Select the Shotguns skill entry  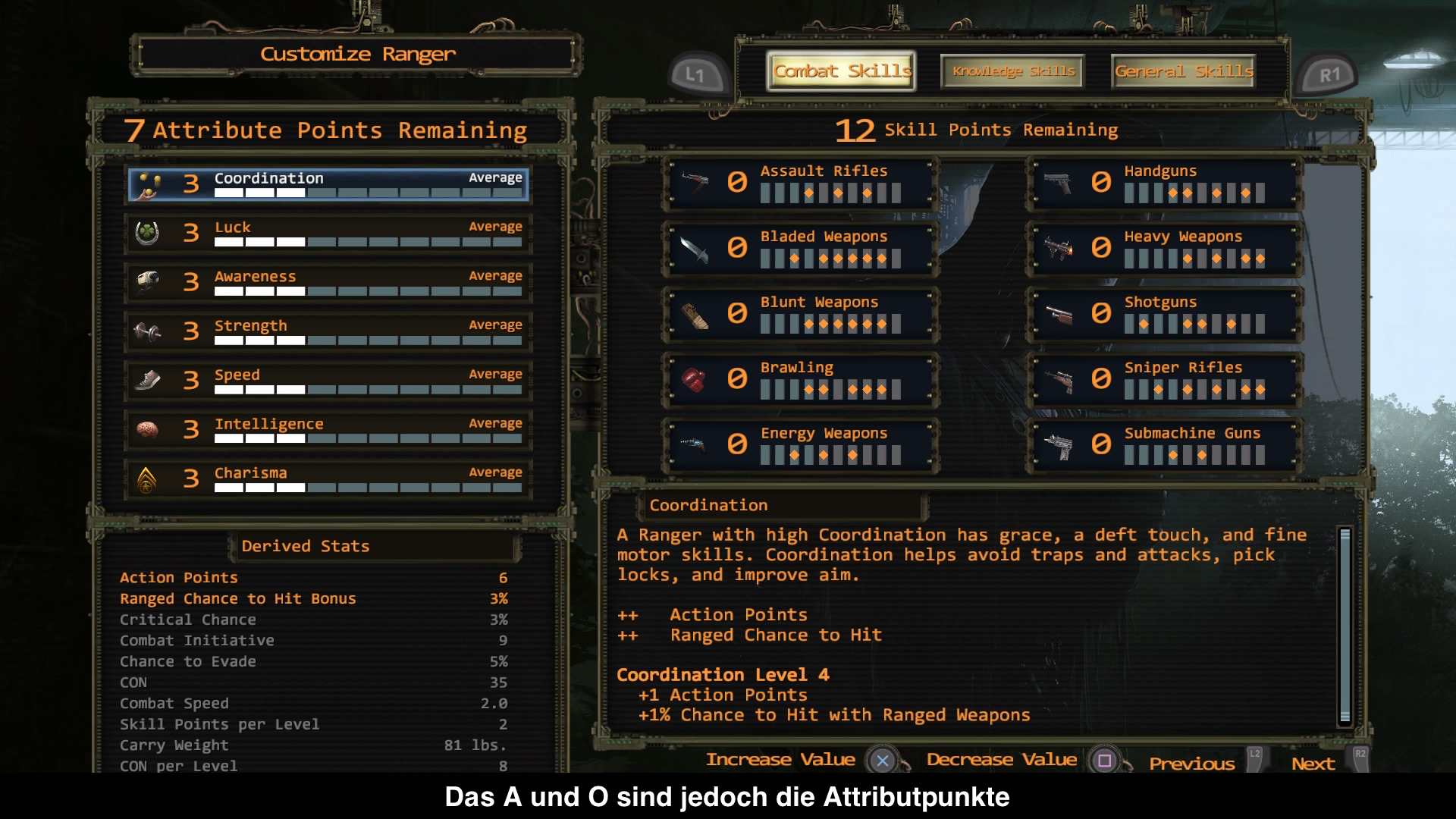click(1165, 314)
